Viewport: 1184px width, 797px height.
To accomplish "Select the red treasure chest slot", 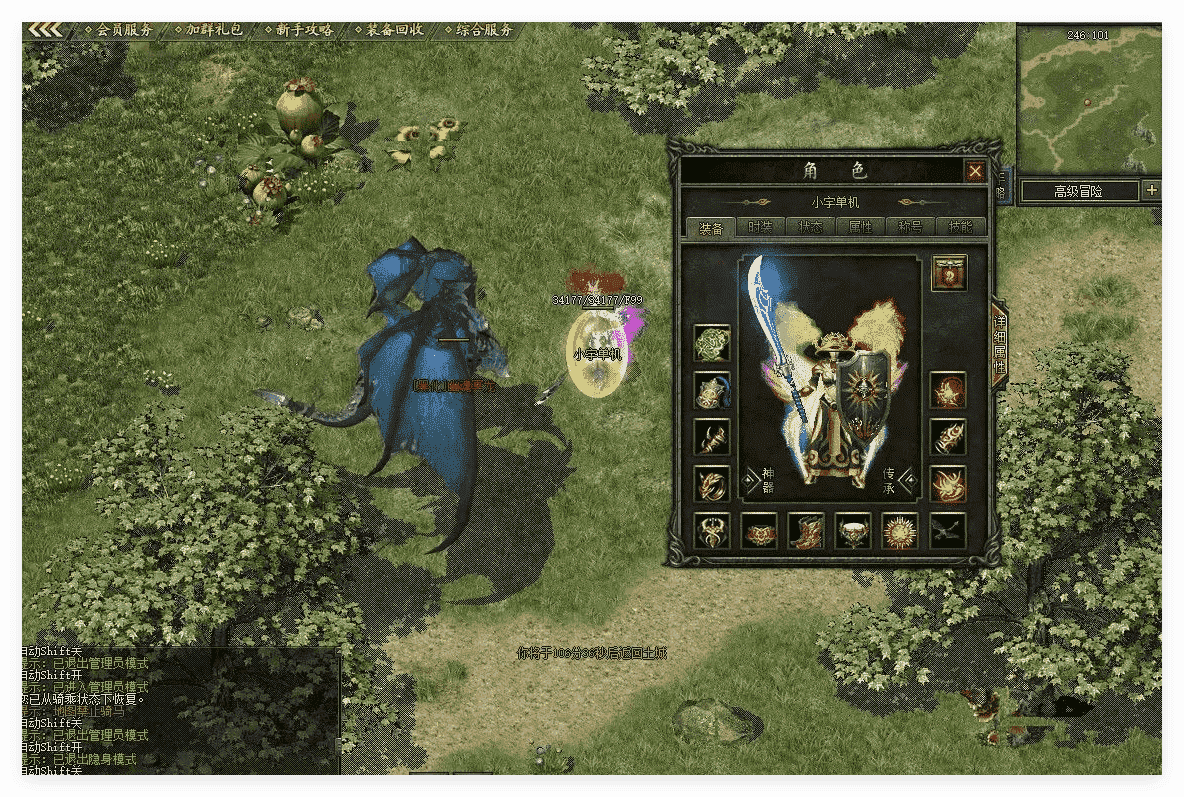I will pos(949,273).
